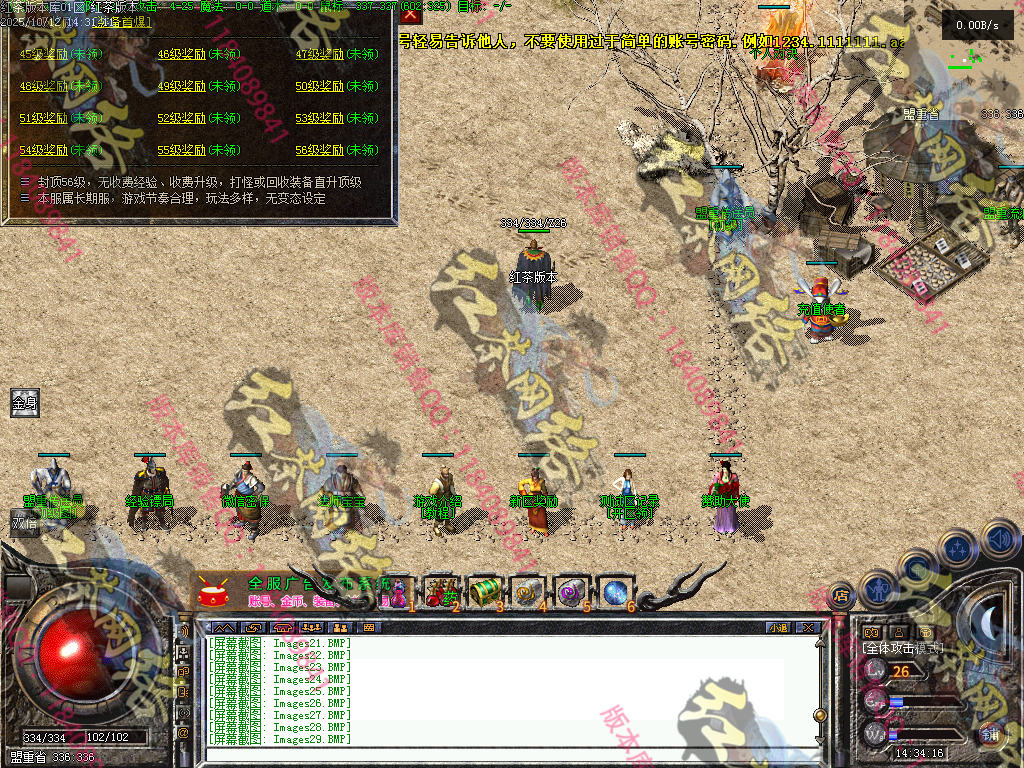
Task: Use the gold swirl scroll slot 4
Action: pyautogui.click(x=527, y=592)
